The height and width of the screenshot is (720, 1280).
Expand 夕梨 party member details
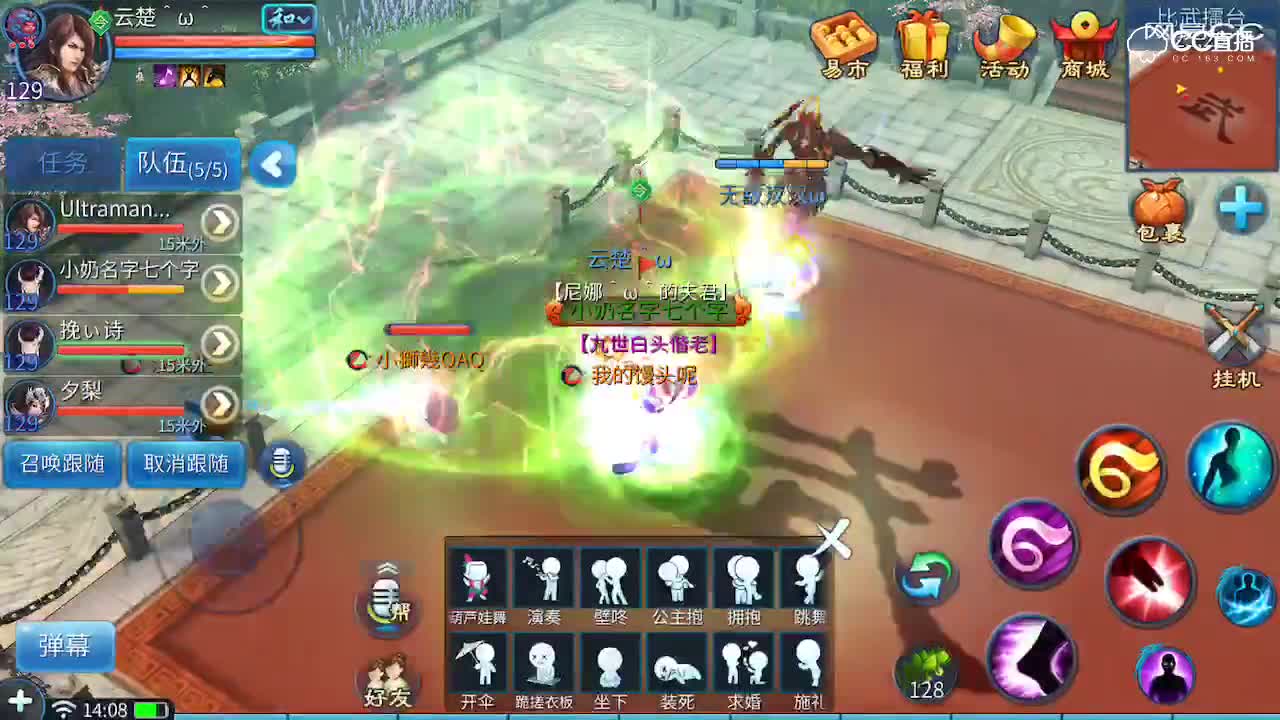[x=221, y=405]
